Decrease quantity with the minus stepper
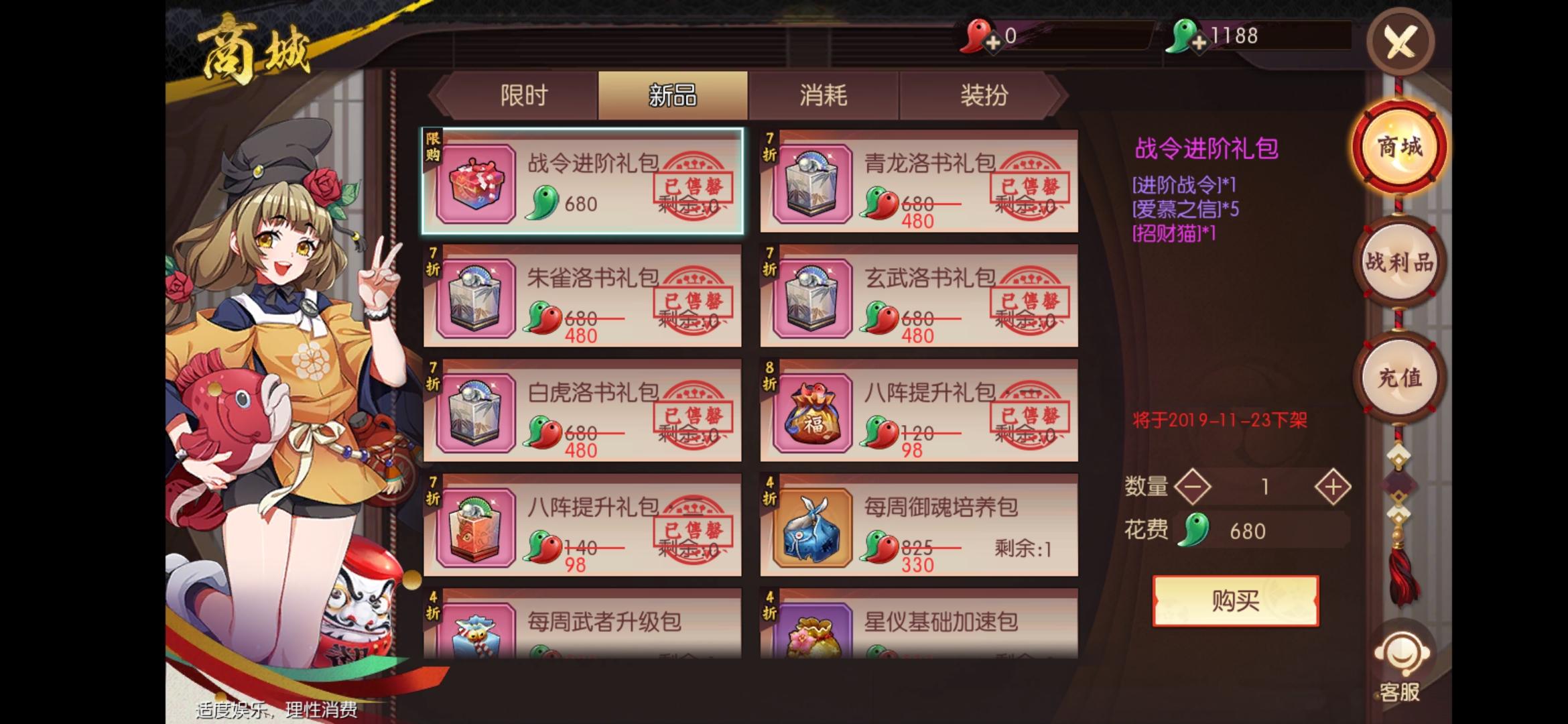1568x724 pixels. tap(1192, 486)
